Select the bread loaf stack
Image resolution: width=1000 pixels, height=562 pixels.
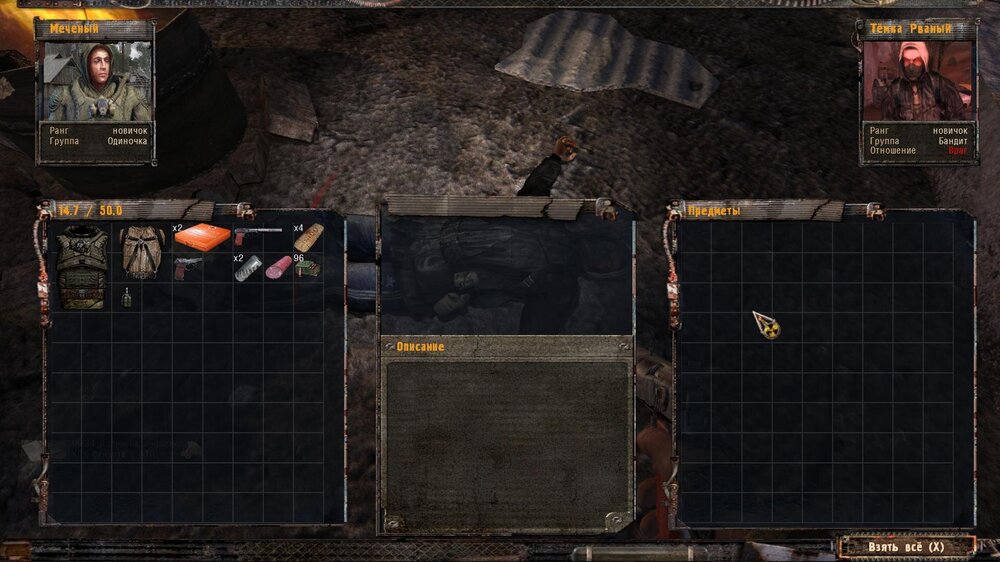[308, 237]
